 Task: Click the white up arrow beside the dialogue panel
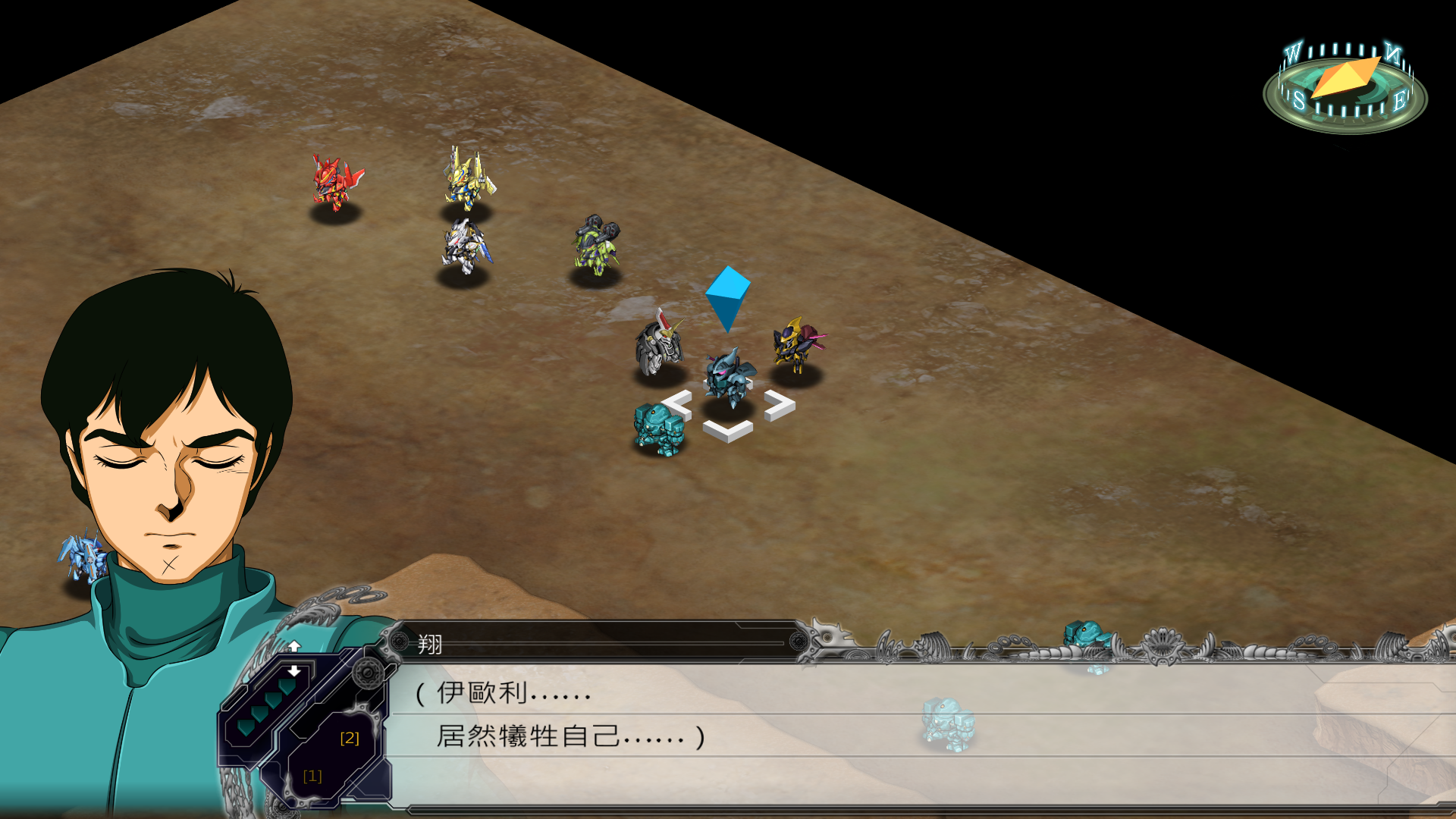click(x=294, y=646)
